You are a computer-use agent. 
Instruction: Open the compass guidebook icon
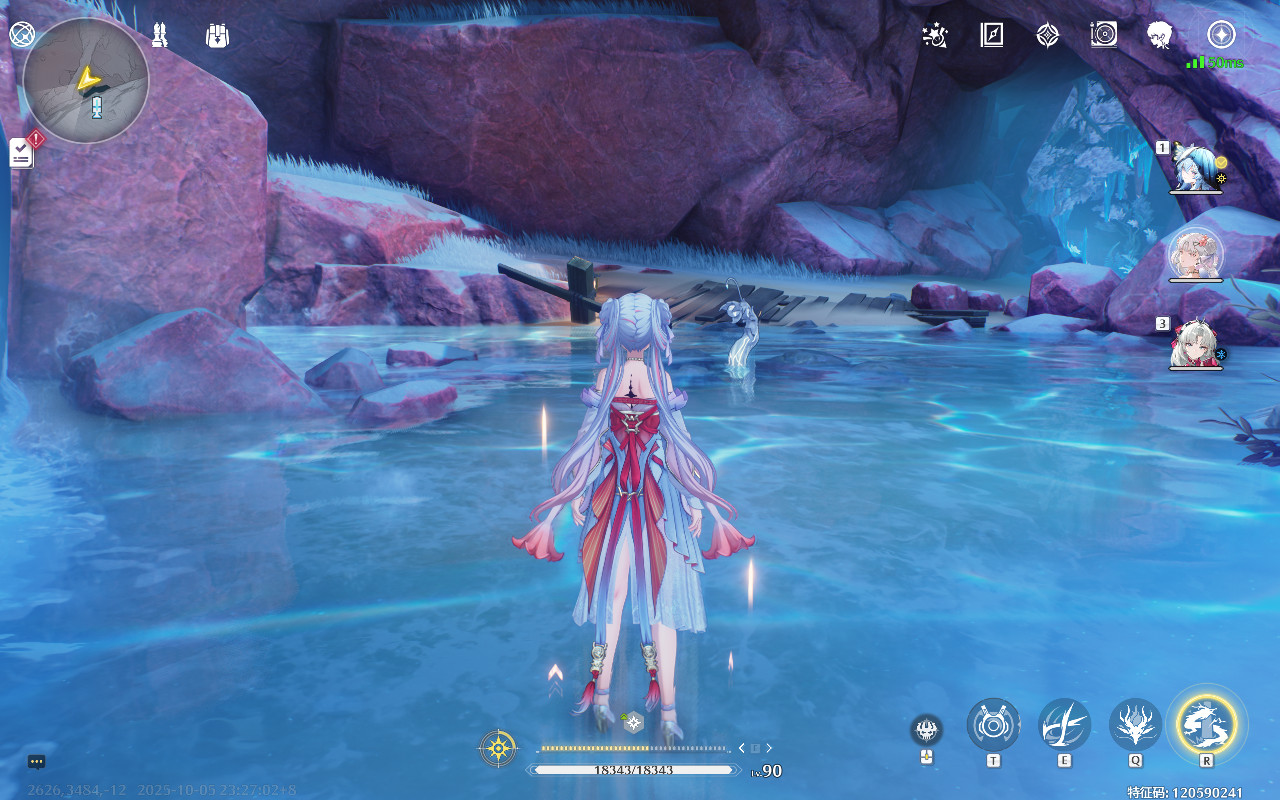click(x=991, y=36)
